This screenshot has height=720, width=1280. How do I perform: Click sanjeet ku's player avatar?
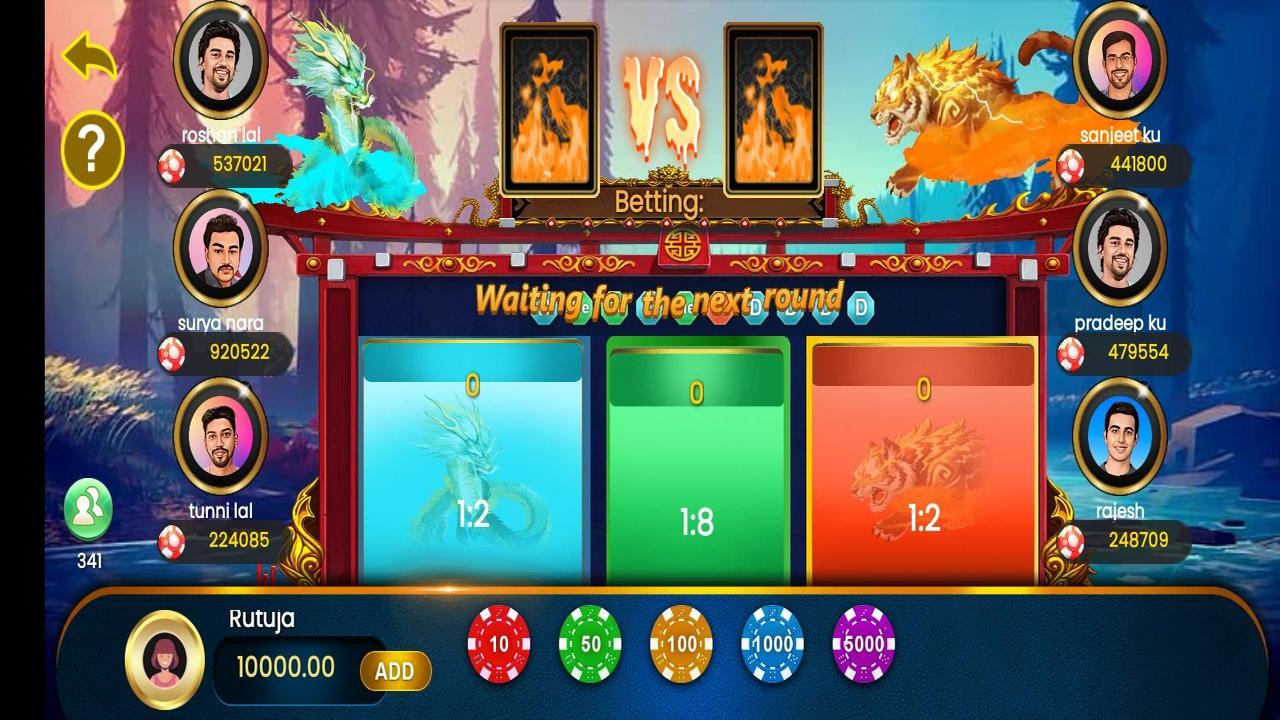pyautogui.click(x=1118, y=63)
